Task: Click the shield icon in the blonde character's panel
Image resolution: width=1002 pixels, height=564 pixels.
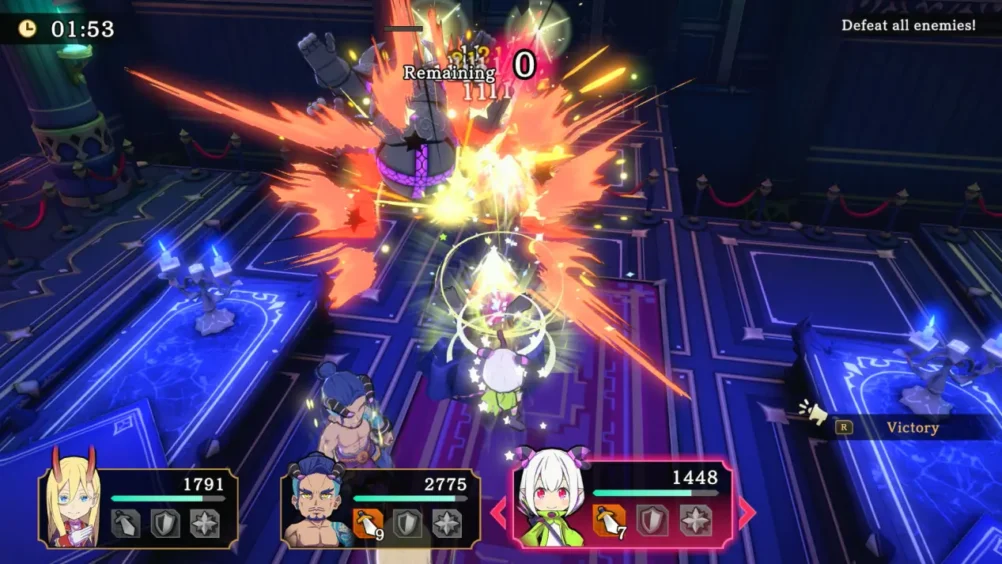Action: 165,523
